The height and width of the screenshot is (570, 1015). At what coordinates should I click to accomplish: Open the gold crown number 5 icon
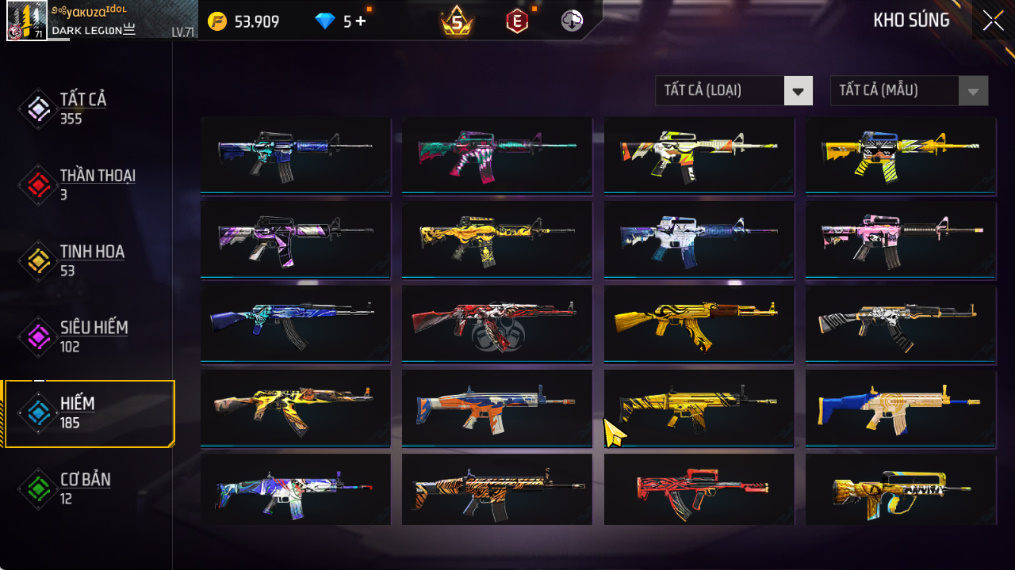456,21
